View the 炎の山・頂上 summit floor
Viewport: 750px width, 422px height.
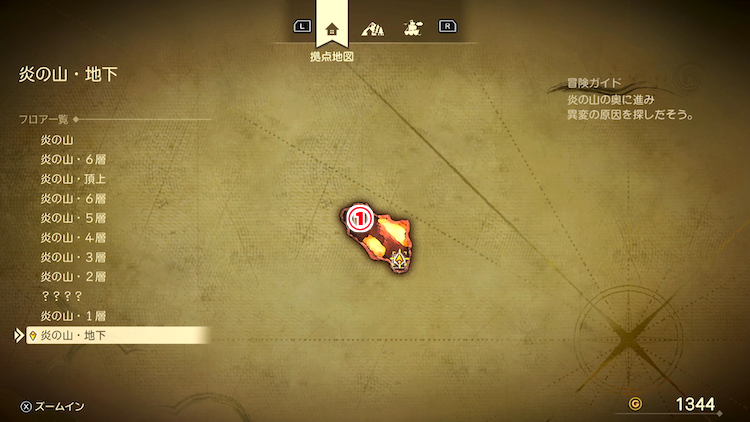point(73,179)
